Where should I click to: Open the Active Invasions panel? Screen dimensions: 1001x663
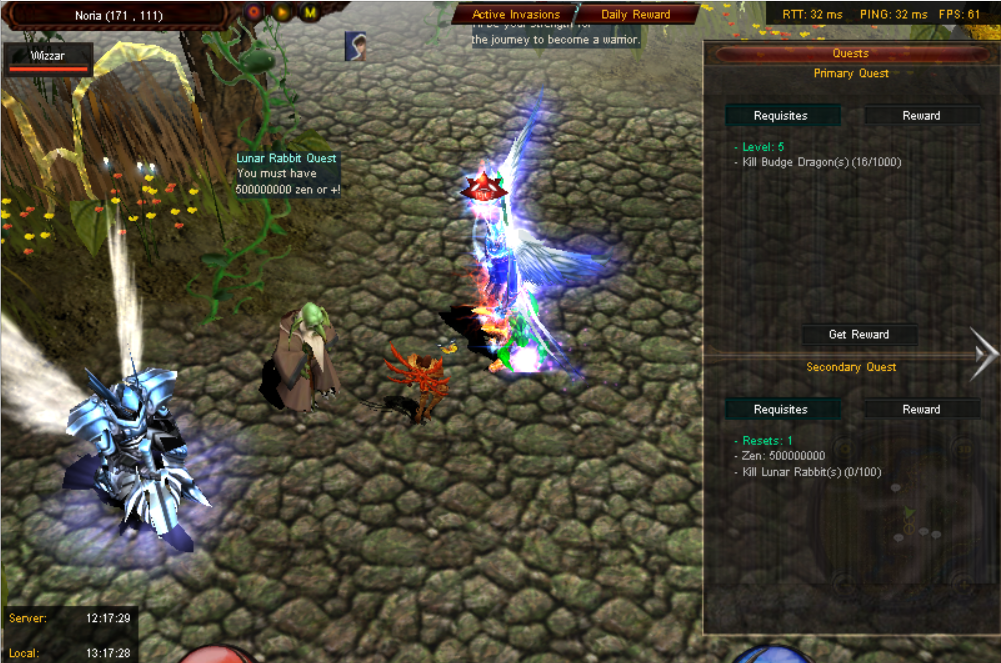click(515, 14)
